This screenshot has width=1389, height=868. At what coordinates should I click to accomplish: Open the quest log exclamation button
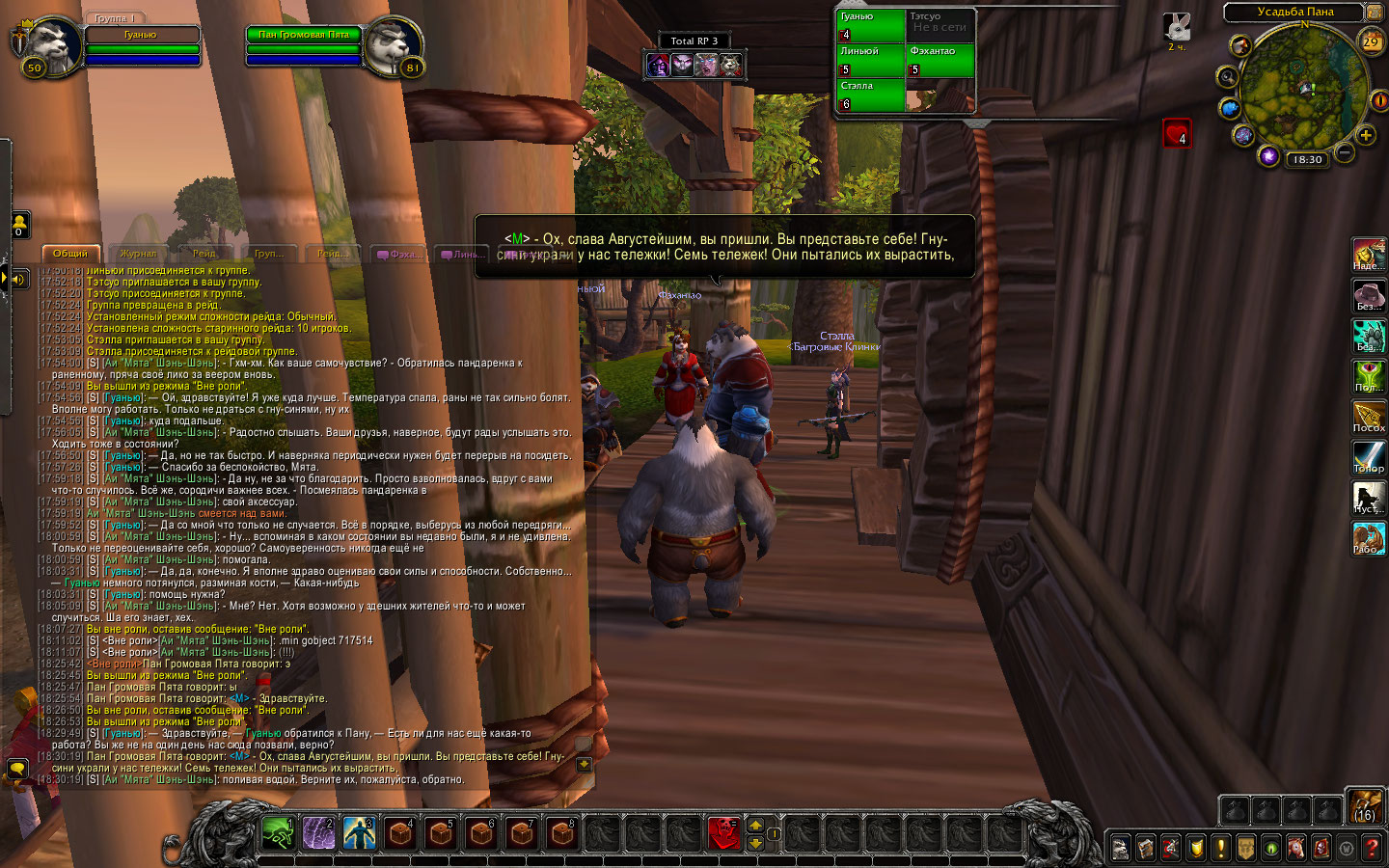(1221, 848)
